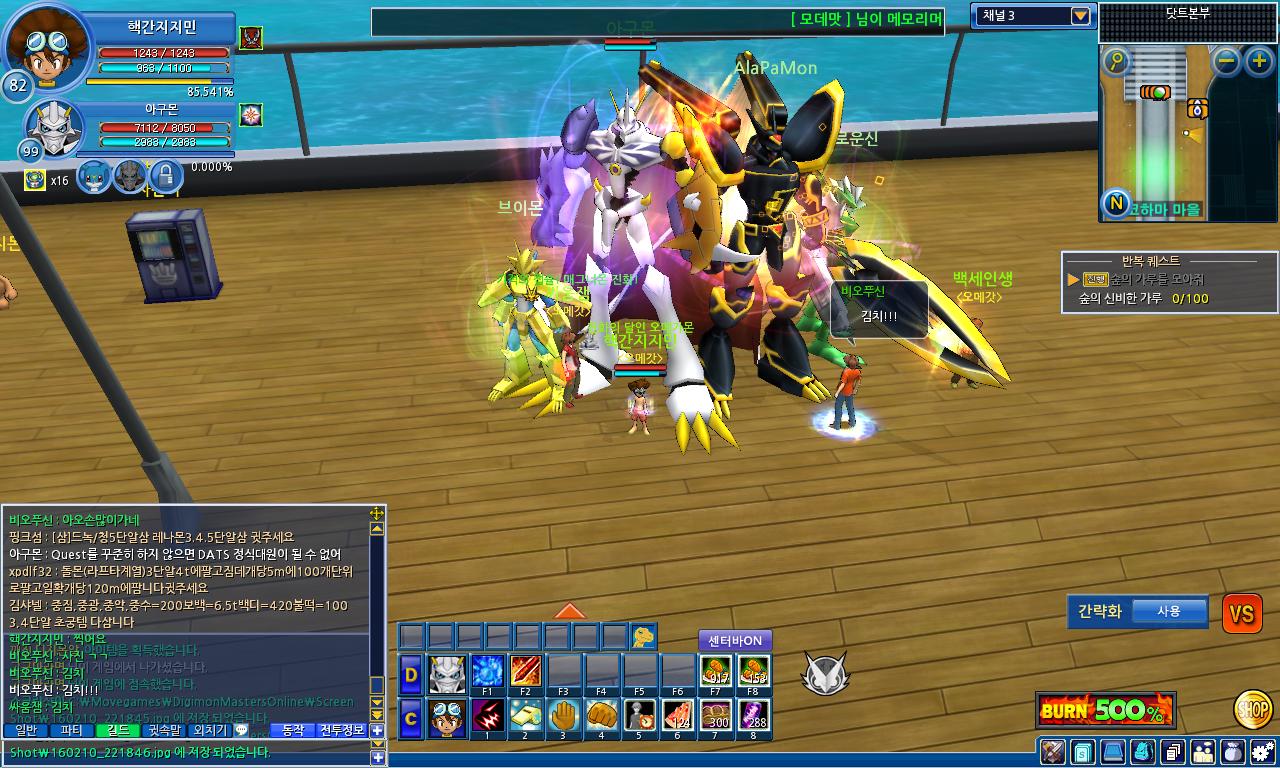Click the minimap magnifier icon
The height and width of the screenshot is (768, 1280).
[1115, 62]
